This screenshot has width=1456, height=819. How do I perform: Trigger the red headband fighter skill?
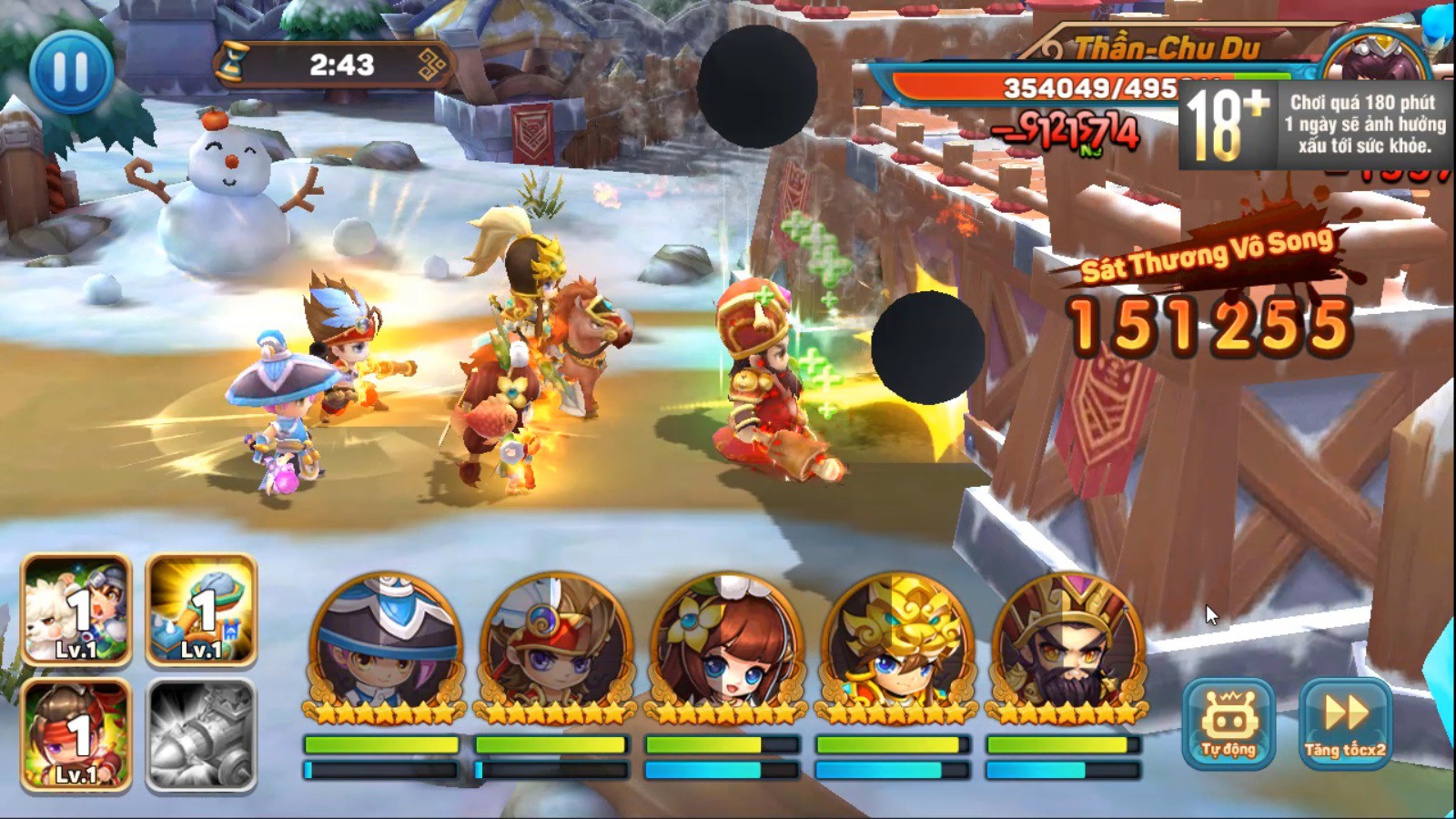coord(76,733)
